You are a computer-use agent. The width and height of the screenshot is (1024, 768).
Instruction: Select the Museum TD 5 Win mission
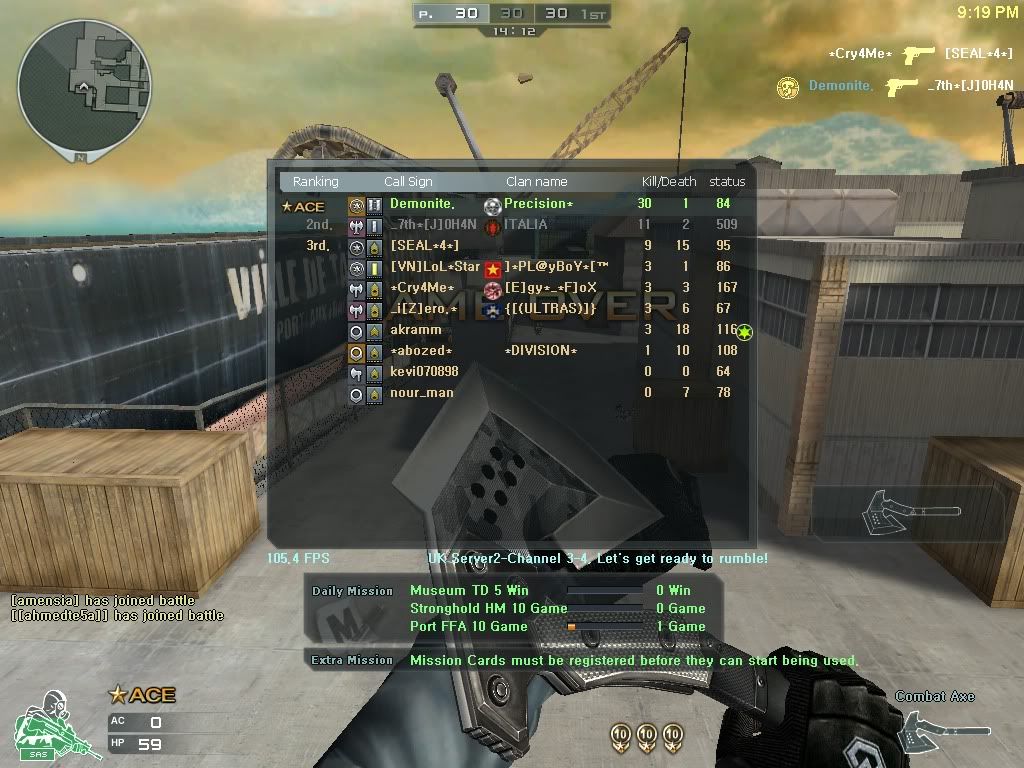(x=469, y=591)
